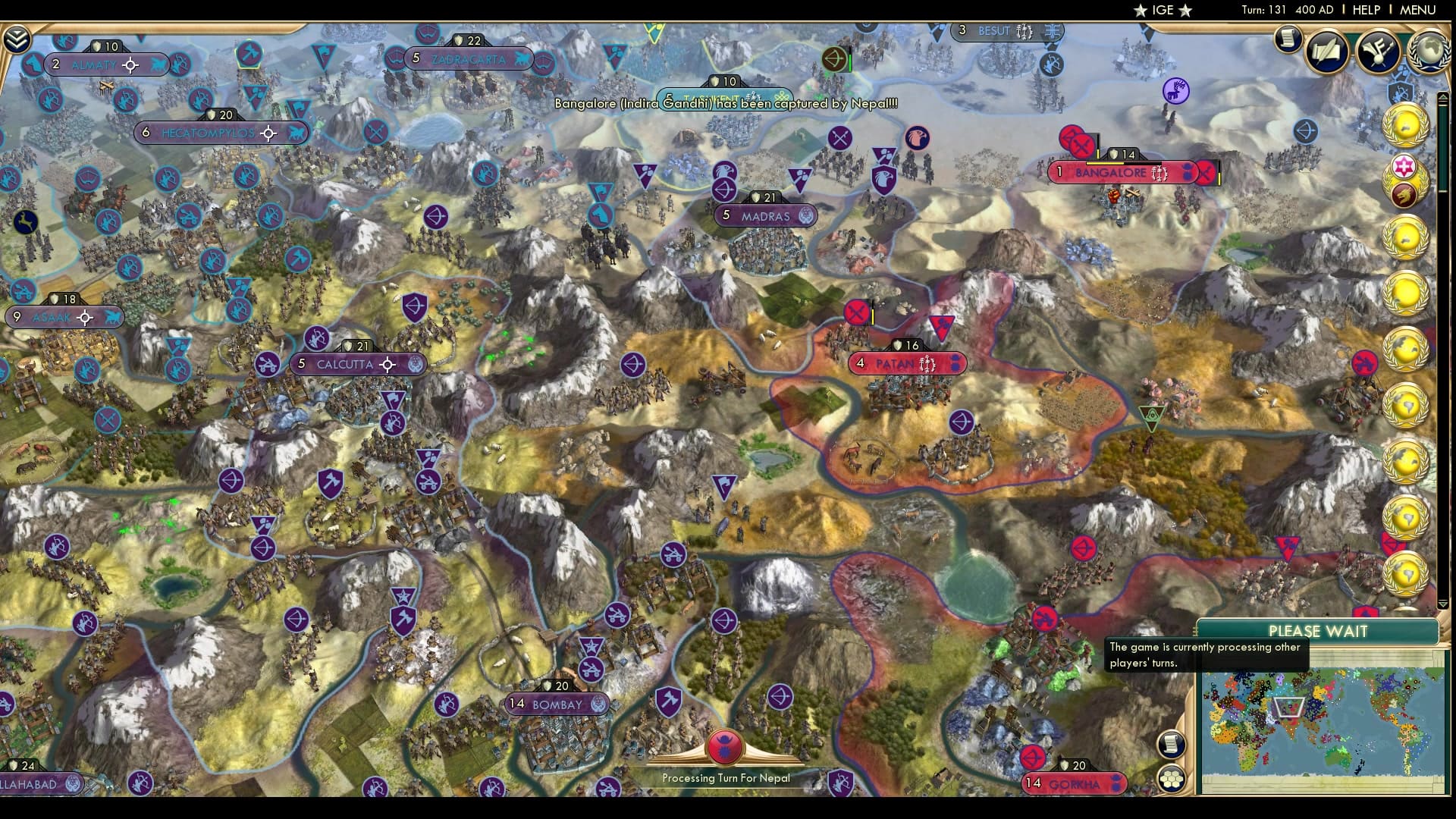The width and height of the screenshot is (1456, 819).
Task: Expand the topmost yellow globe notification
Action: click(x=1407, y=124)
